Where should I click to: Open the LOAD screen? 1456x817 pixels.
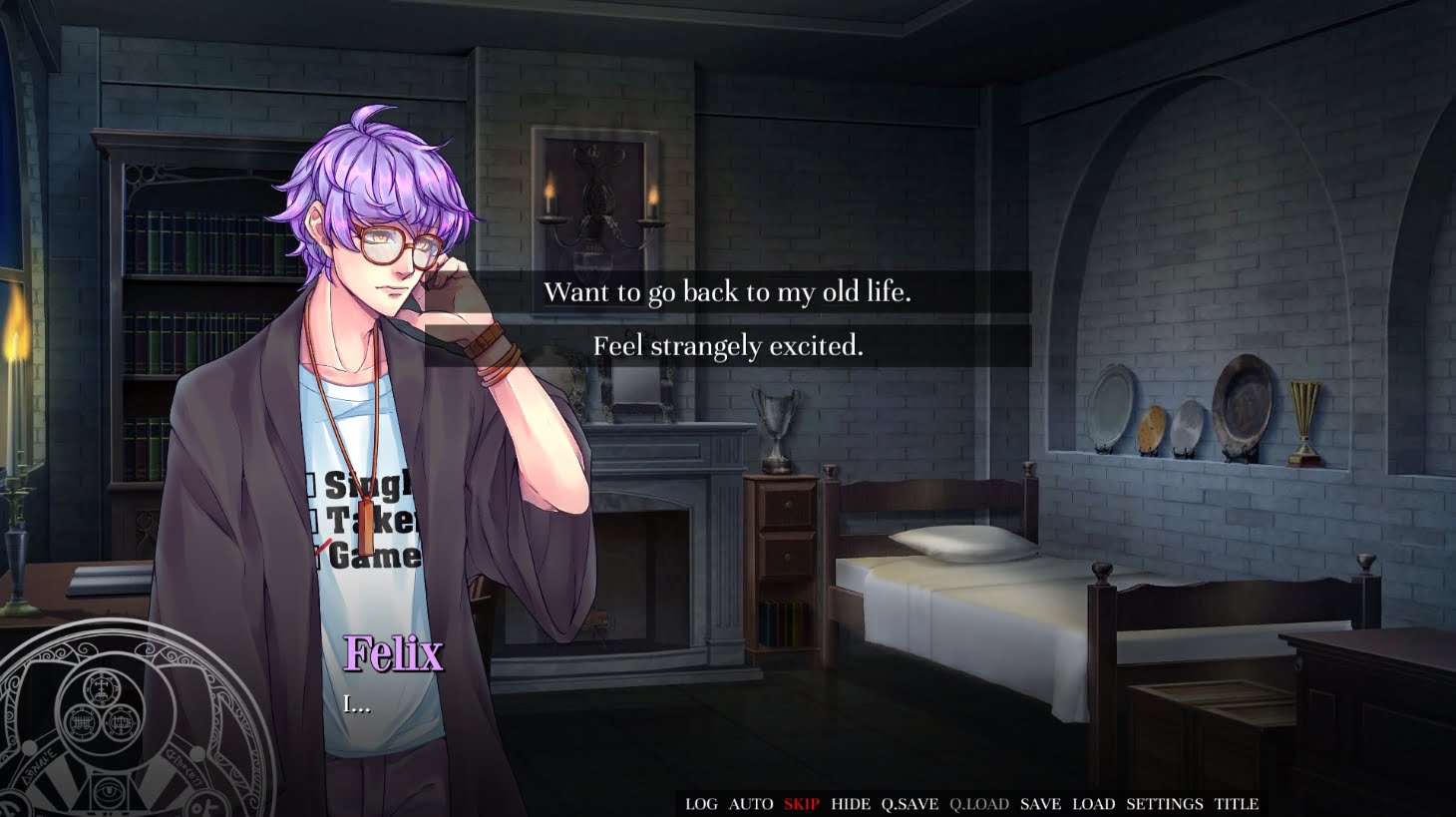pos(1093,804)
